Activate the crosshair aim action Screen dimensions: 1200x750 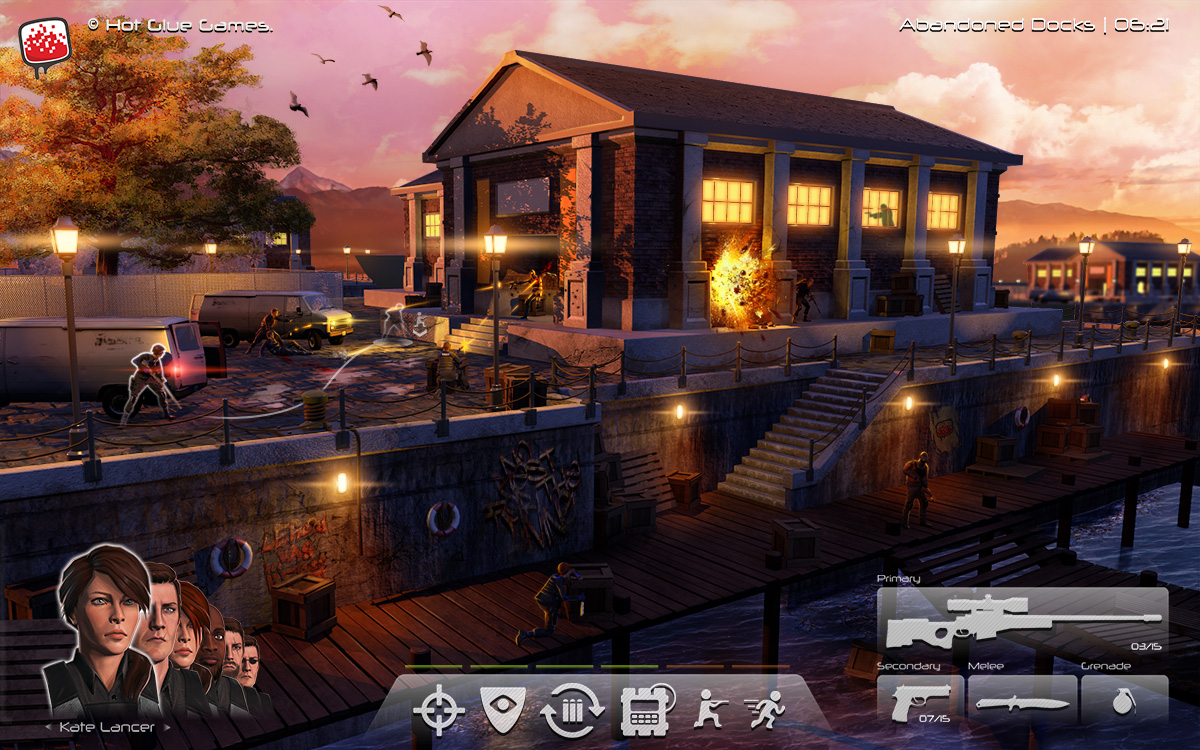(438, 711)
